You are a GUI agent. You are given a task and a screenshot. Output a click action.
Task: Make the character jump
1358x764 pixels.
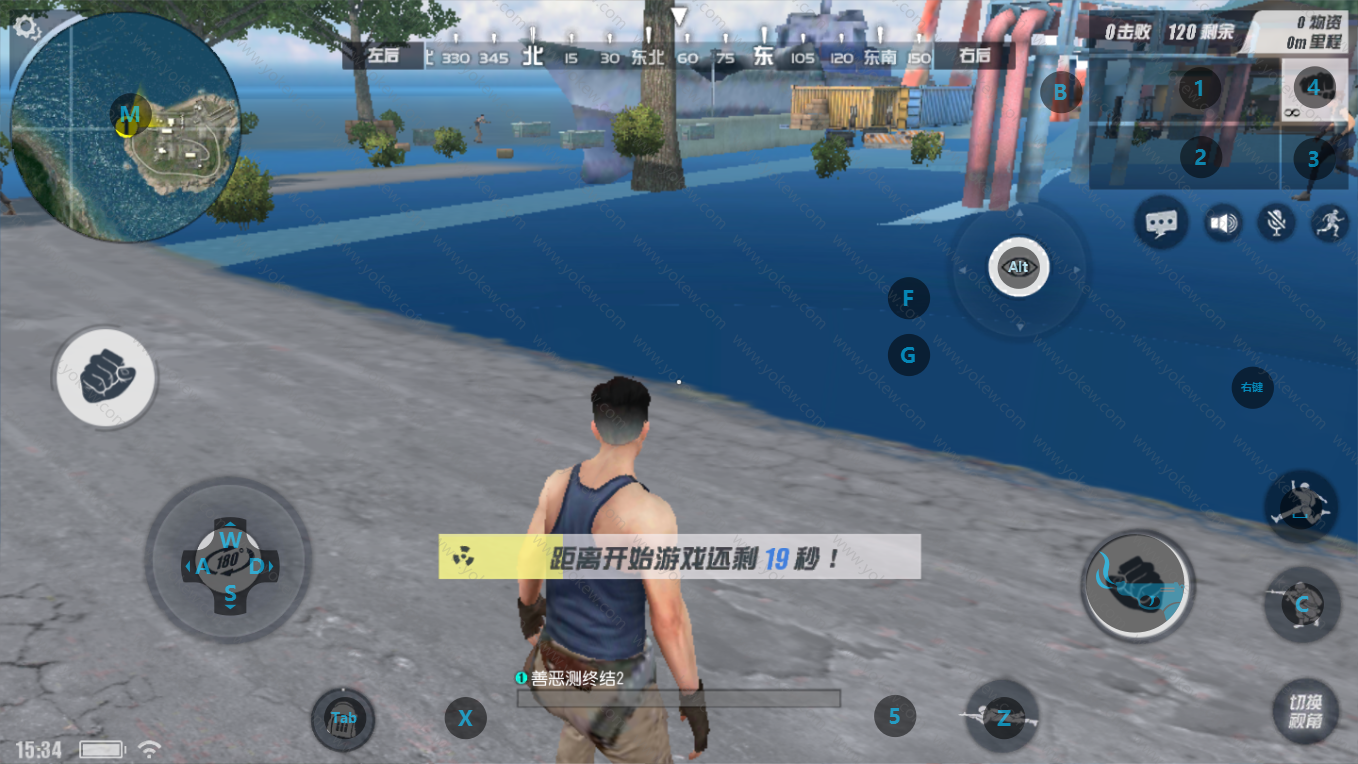(x=1299, y=504)
